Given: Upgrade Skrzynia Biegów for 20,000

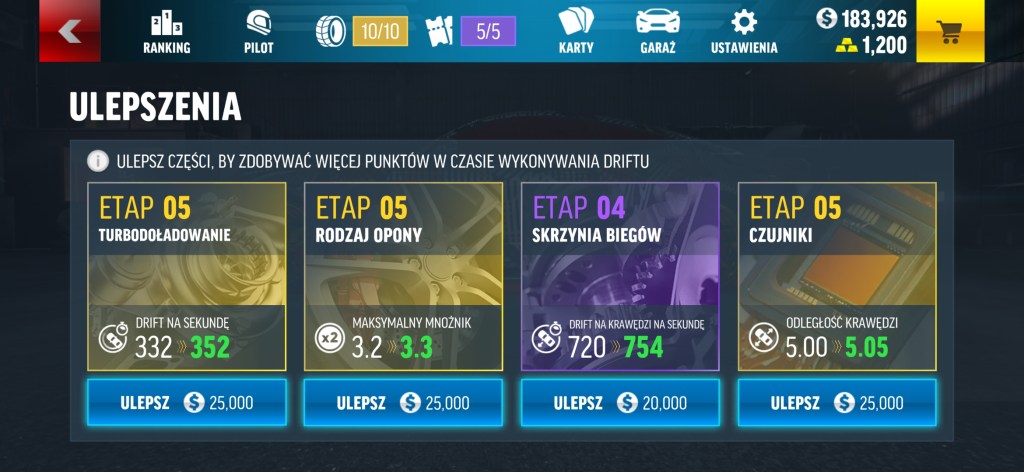Looking at the screenshot, I should coord(620,402).
